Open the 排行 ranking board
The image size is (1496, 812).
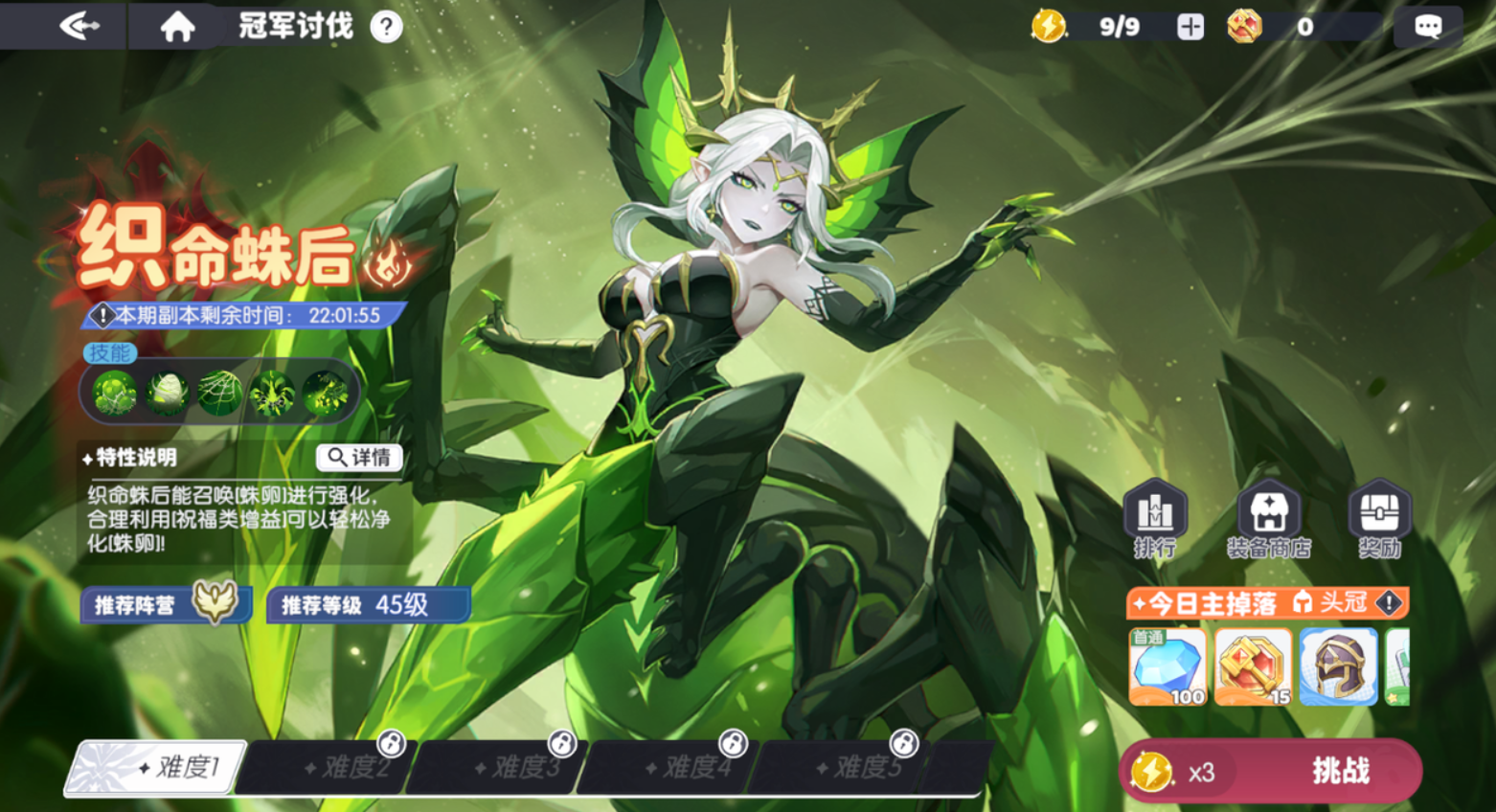1155,518
